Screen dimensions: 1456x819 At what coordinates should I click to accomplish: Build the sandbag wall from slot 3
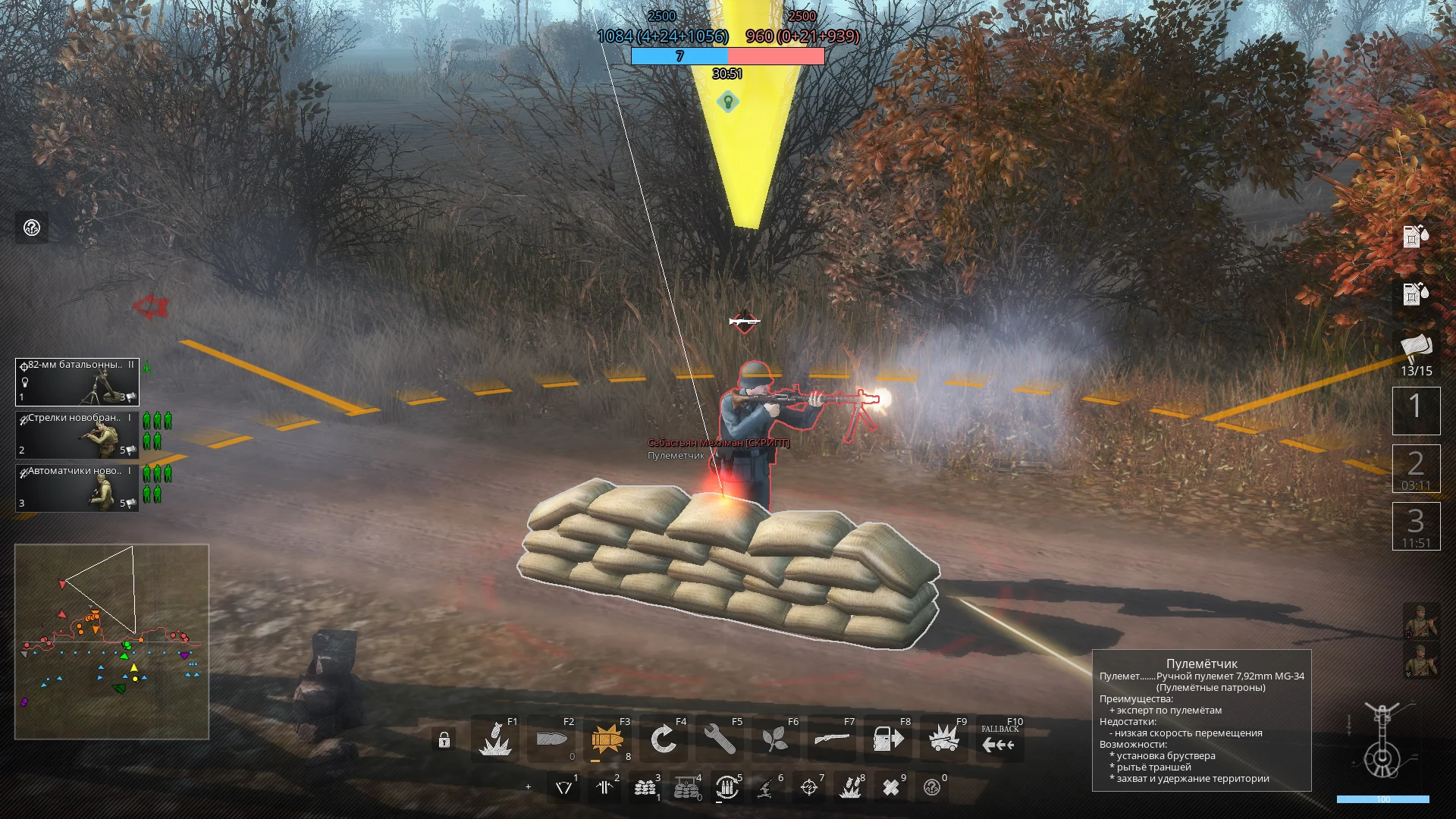[x=645, y=789]
